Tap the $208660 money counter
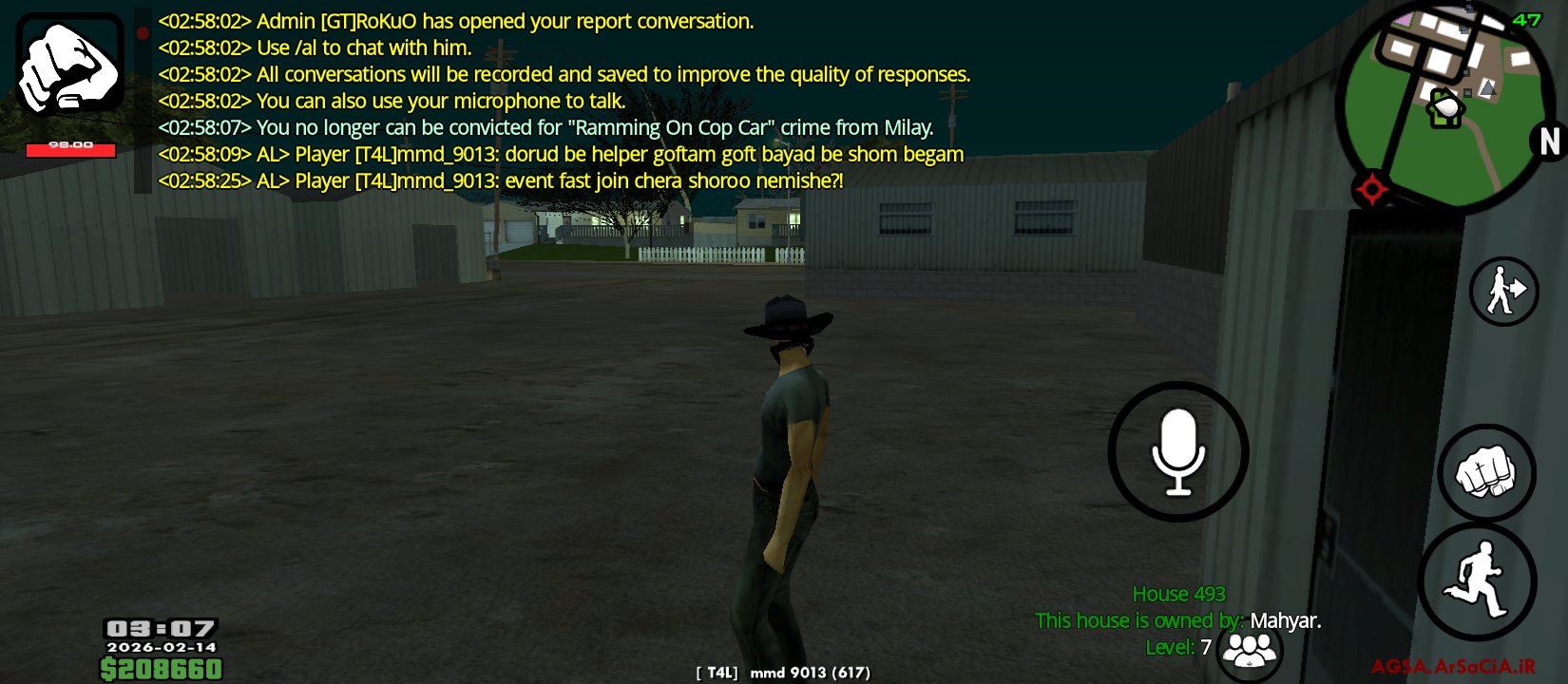This screenshot has width=1568, height=684. point(162,668)
